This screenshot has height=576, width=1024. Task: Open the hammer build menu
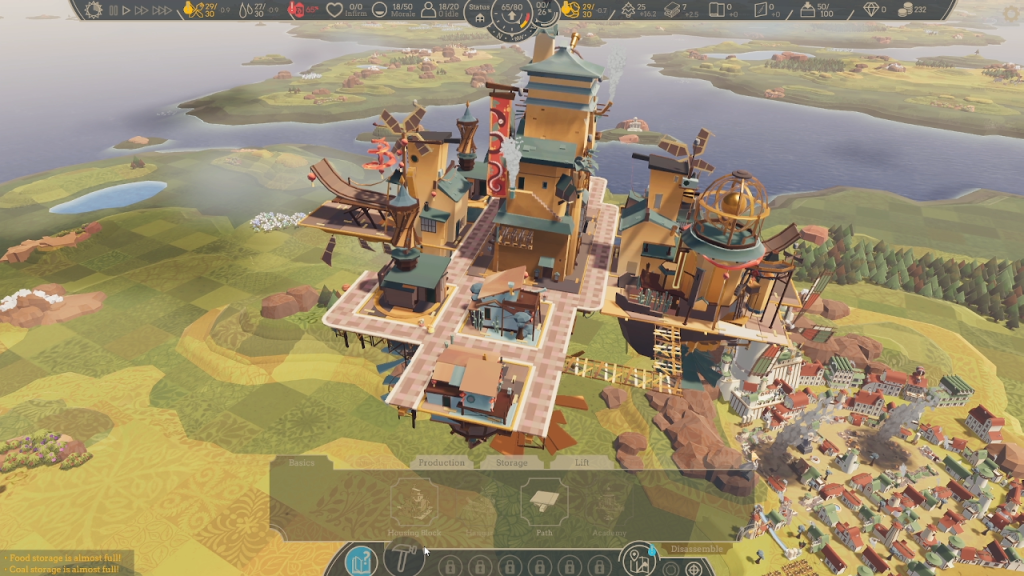pos(403,558)
